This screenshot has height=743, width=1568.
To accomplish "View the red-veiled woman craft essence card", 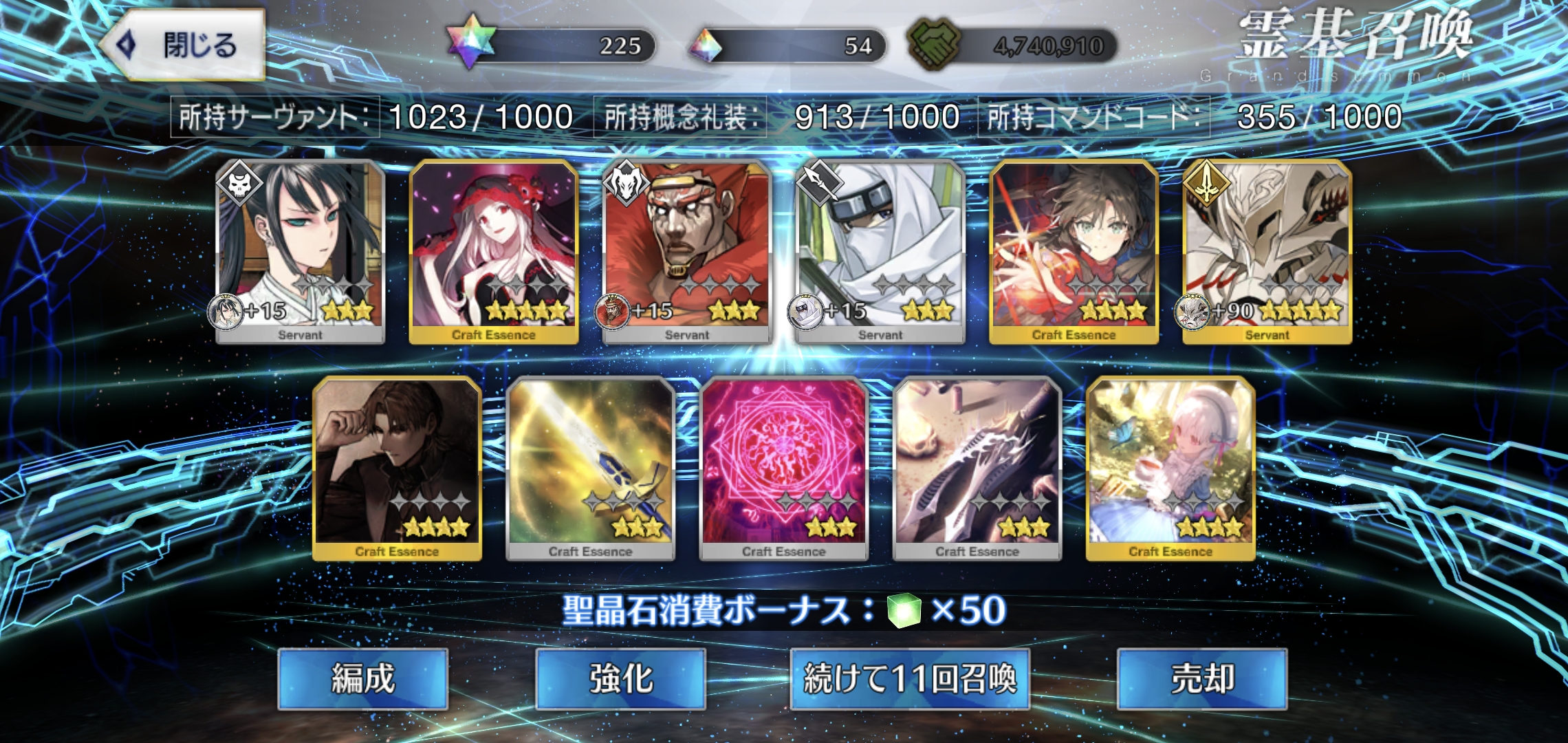I will point(493,251).
